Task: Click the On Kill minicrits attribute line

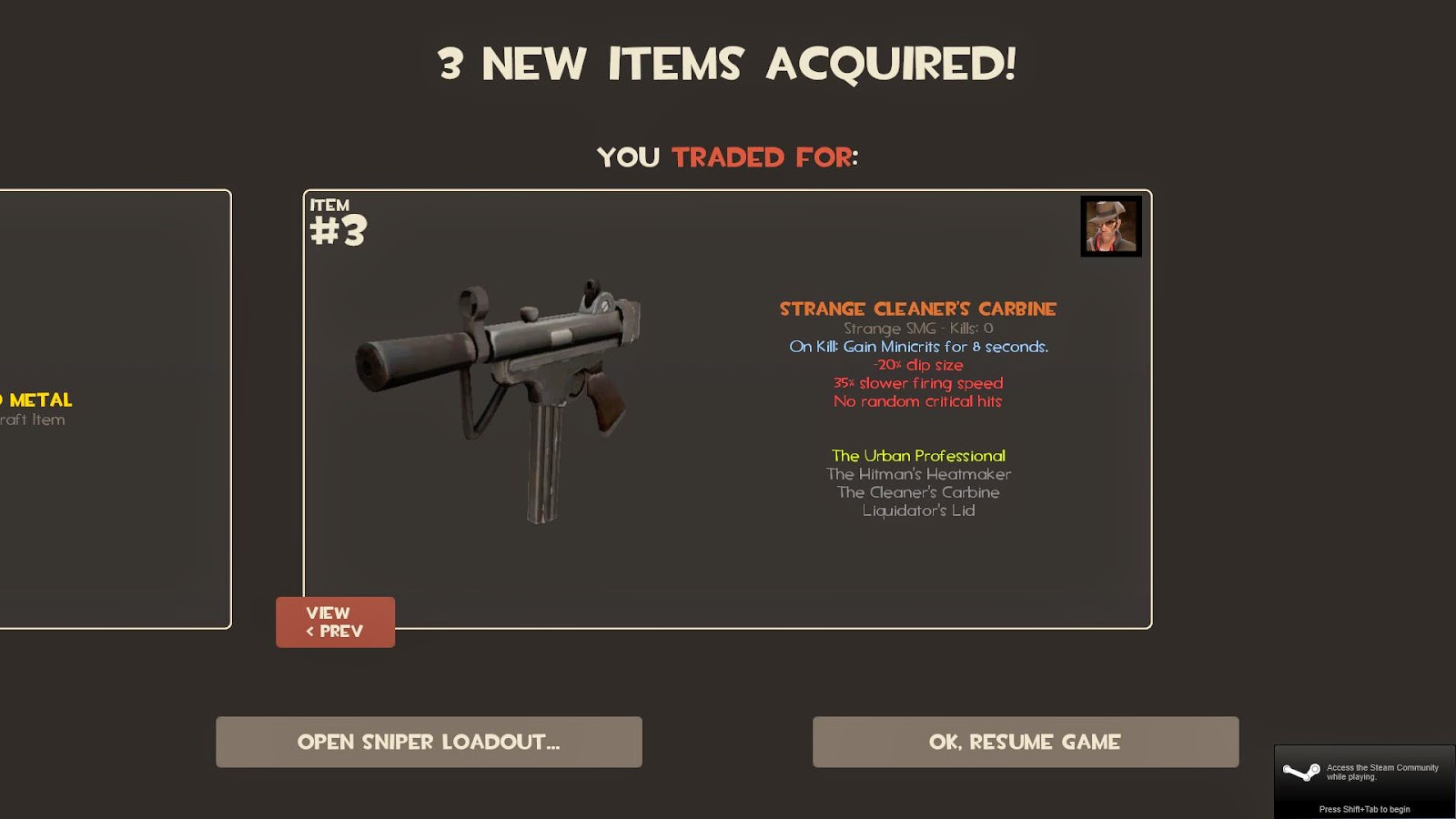Action: [x=918, y=347]
